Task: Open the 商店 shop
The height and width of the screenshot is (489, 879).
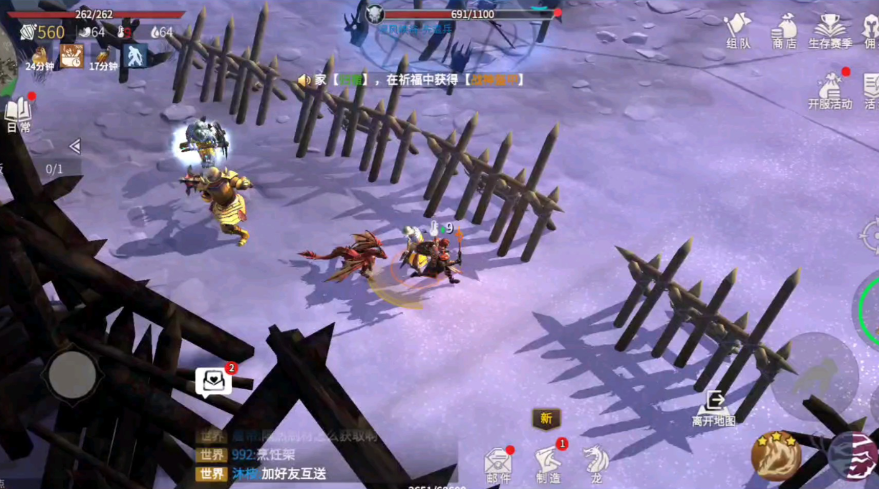Action: (784, 29)
